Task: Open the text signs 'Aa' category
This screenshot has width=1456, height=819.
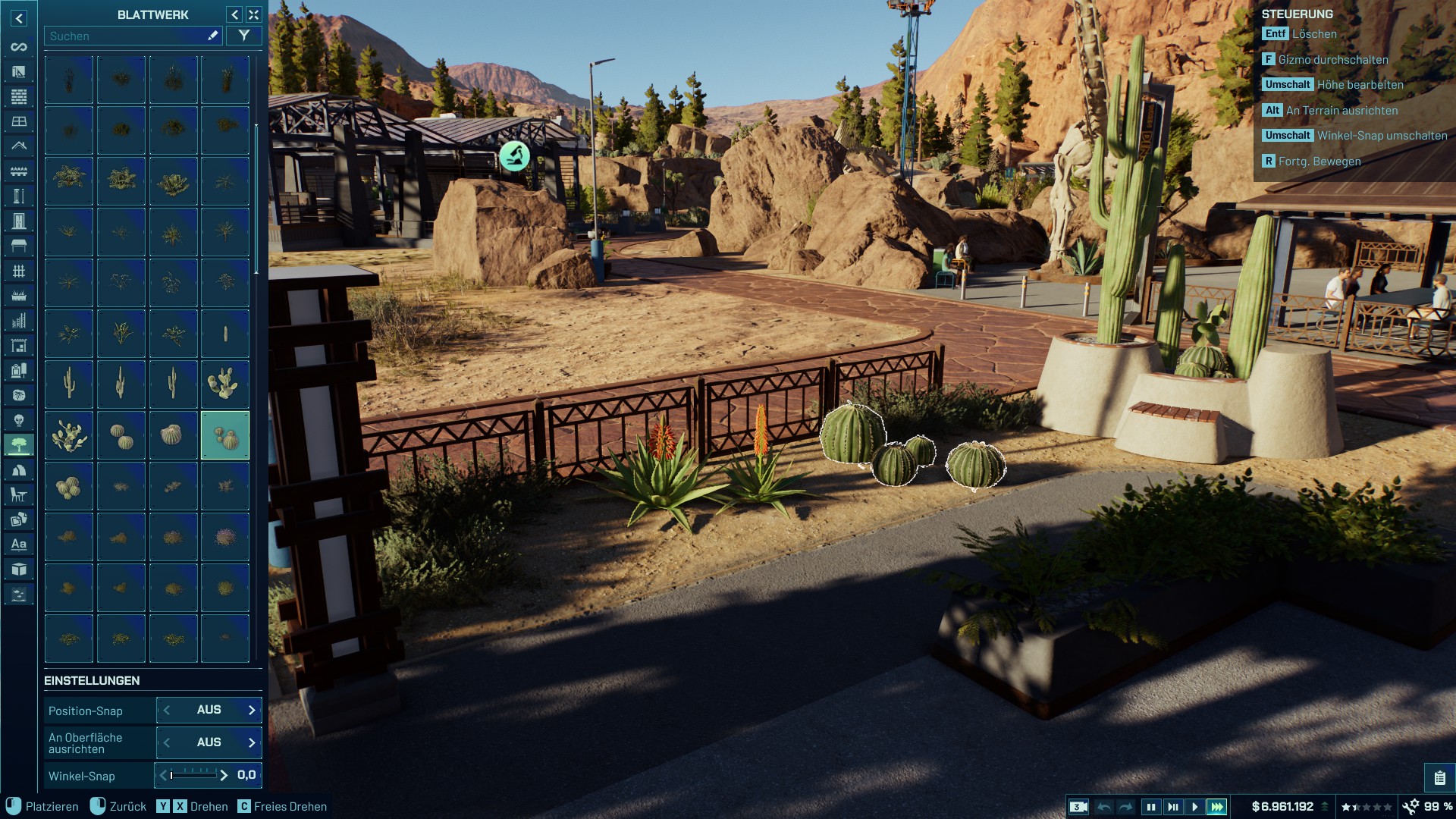Action: pyautogui.click(x=19, y=544)
